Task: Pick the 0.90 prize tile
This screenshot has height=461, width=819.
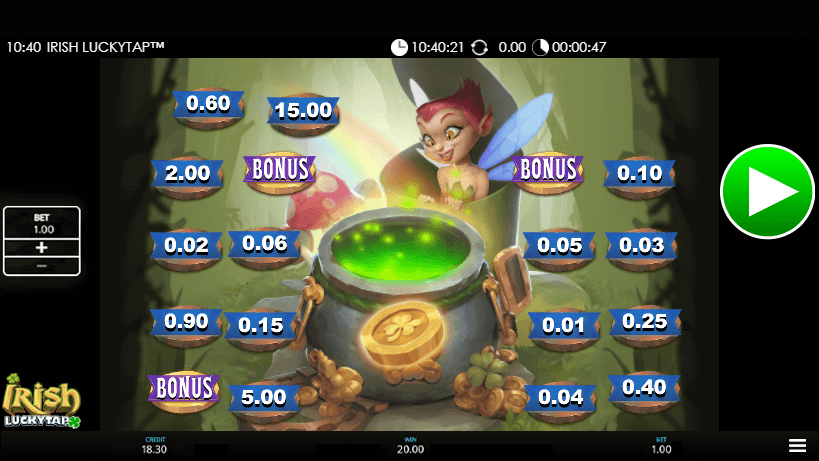Action: point(187,323)
